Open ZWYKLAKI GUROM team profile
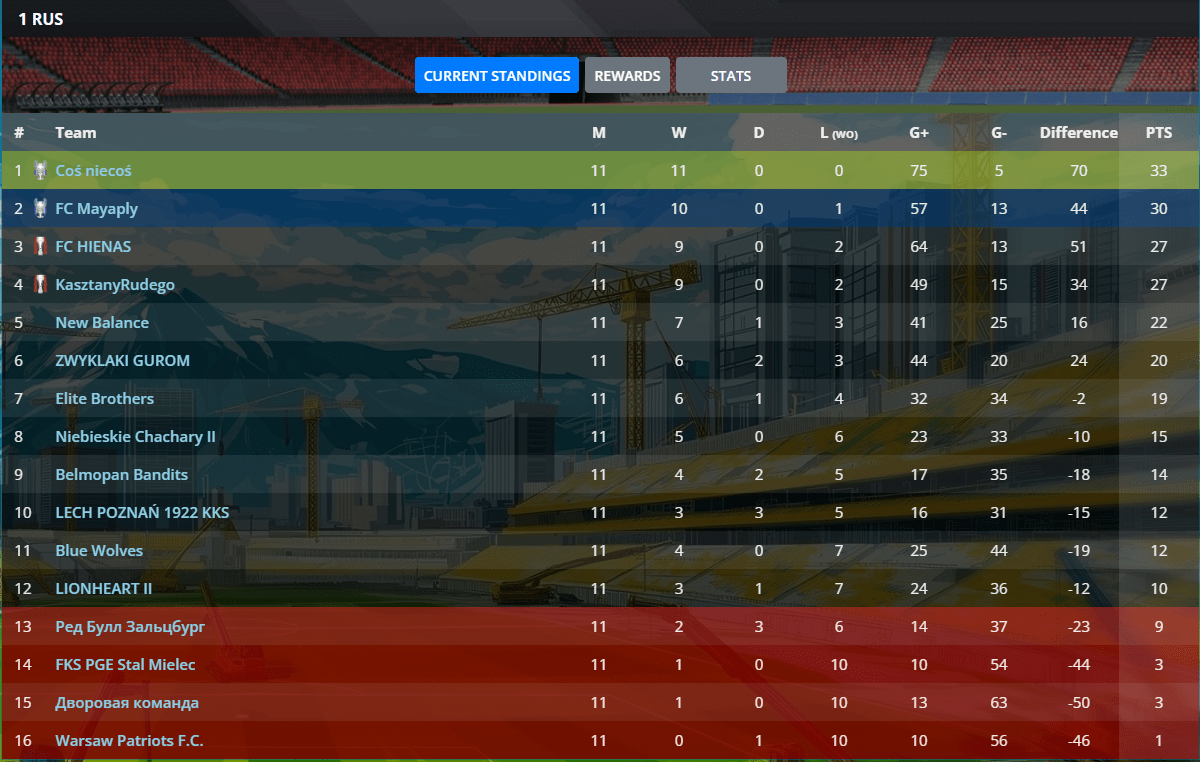 point(122,361)
